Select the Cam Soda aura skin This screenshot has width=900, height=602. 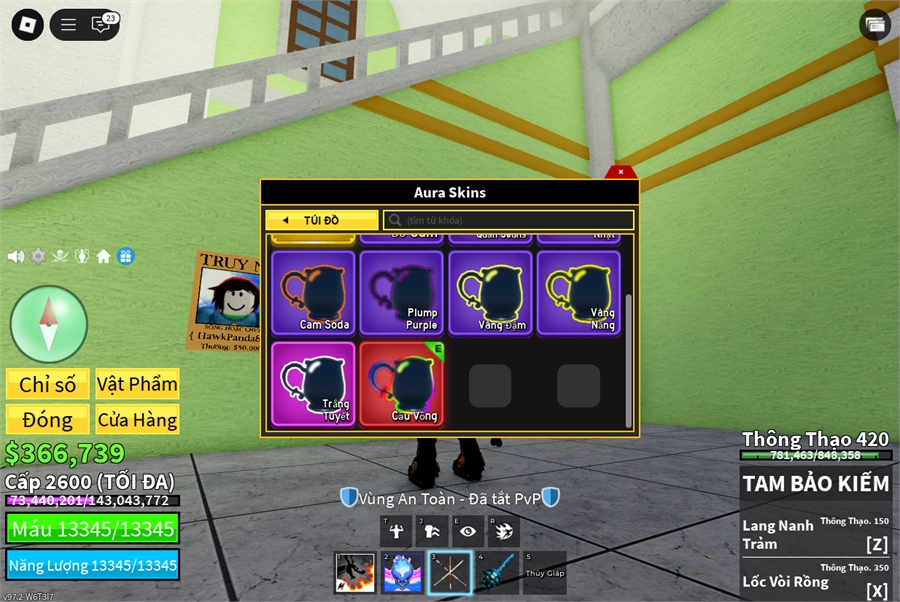tap(313, 292)
